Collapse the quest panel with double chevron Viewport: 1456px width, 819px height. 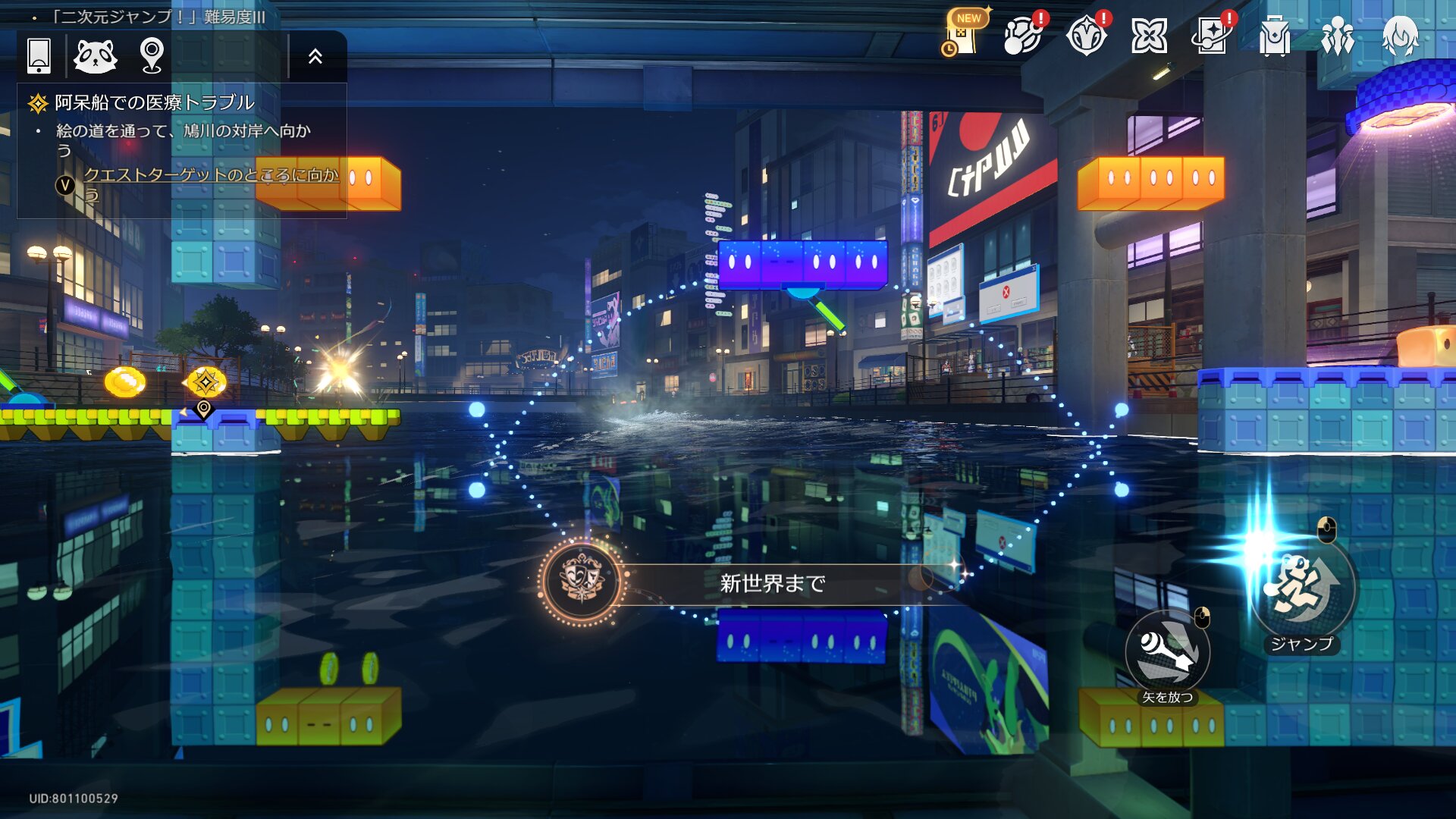tap(315, 56)
